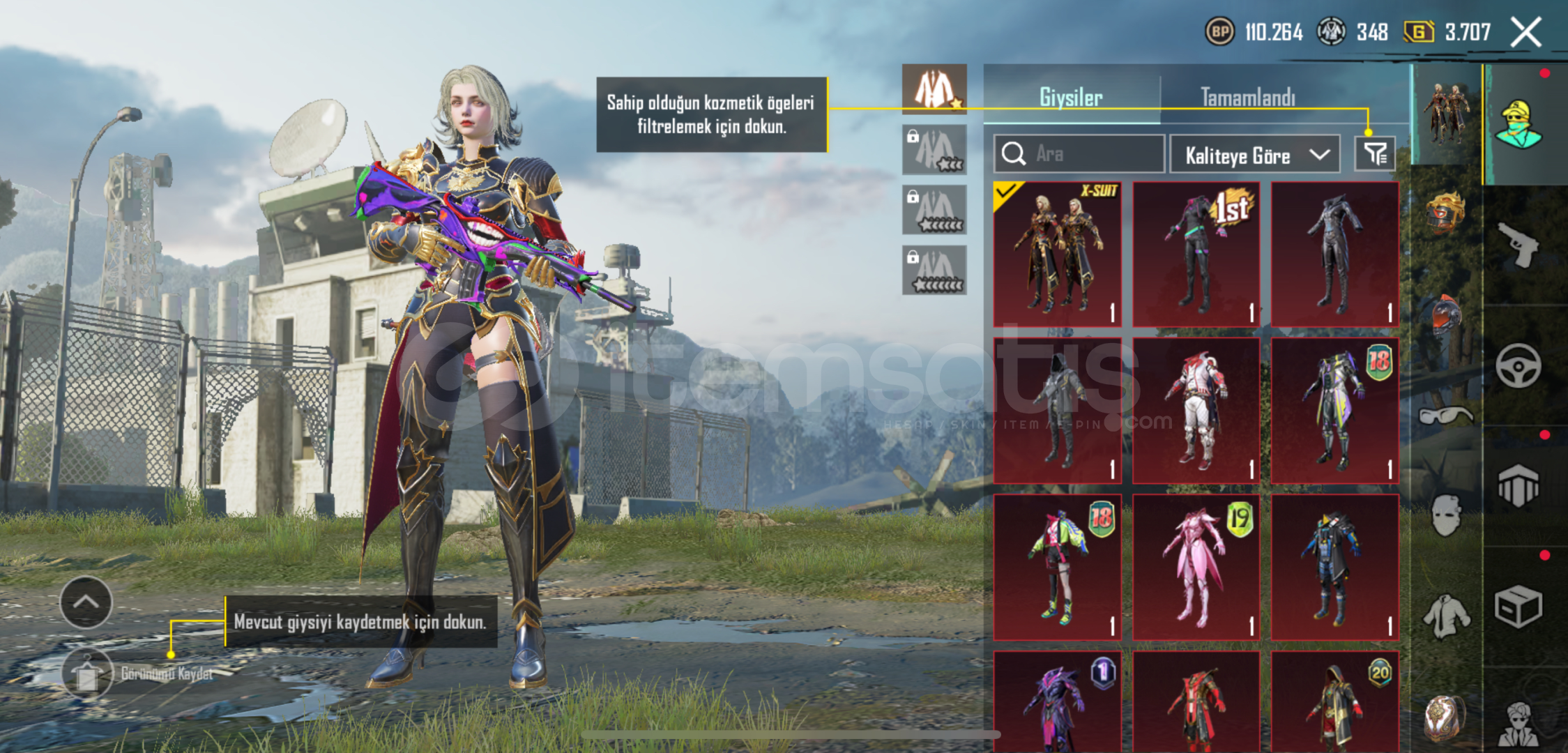Expand the round up-arrow button
Image resolution: width=1568 pixels, height=753 pixels.
[x=86, y=602]
